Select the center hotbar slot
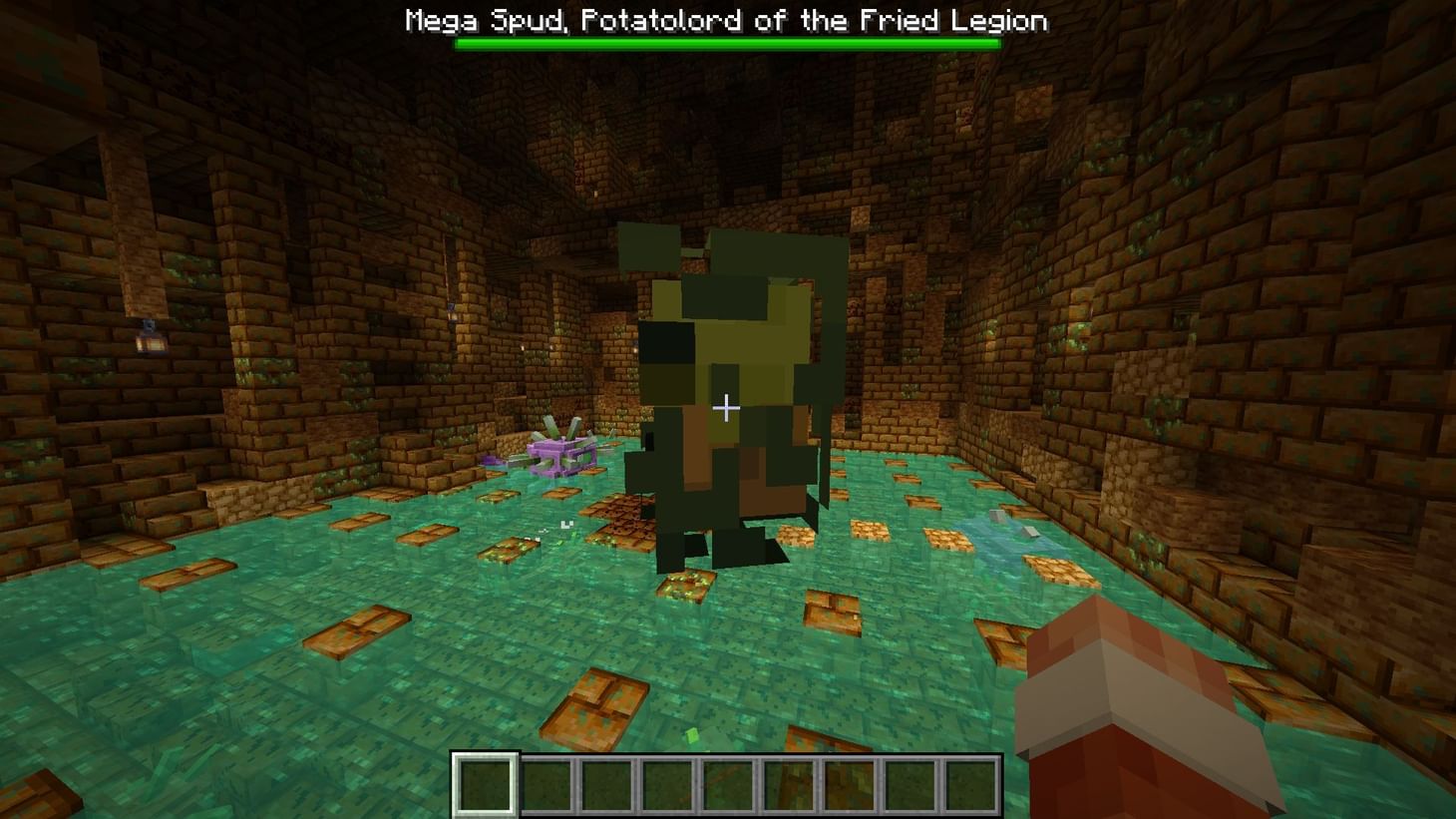 point(733,784)
